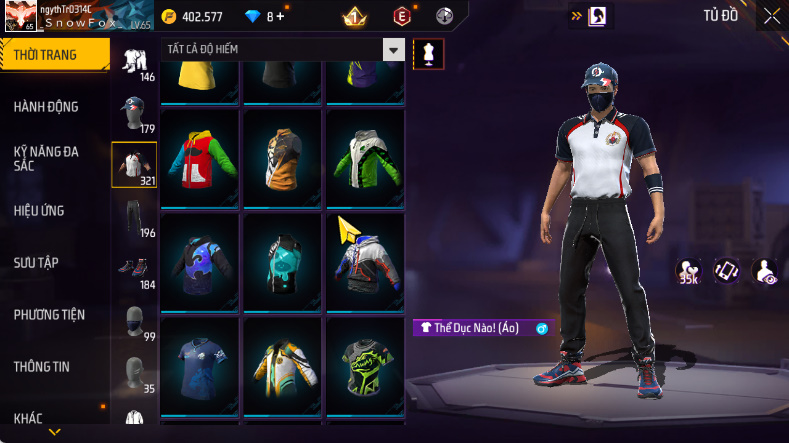The image size is (789, 443).
Task: Select the green and white jacket
Action: pyautogui.click(x=365, y=157)
